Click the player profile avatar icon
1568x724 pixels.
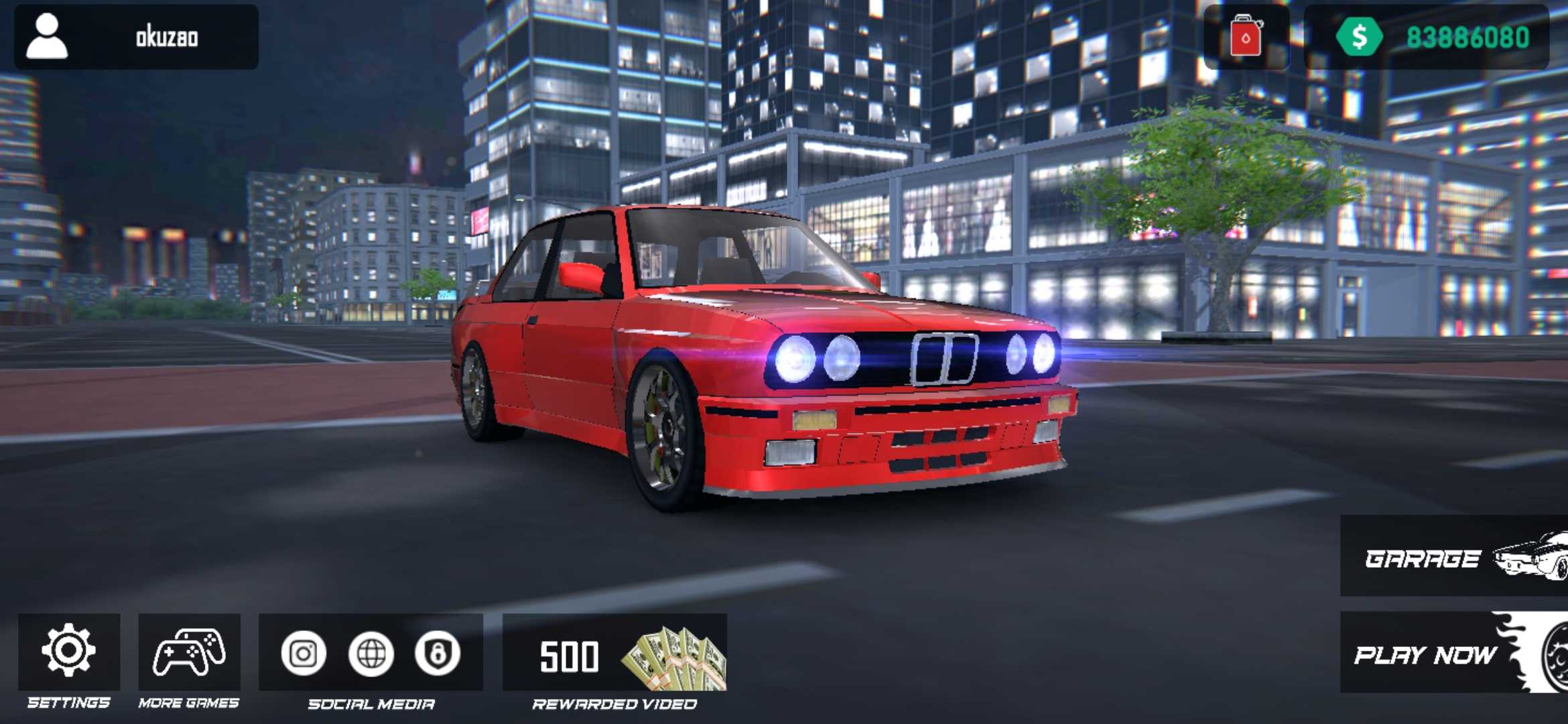click(47, 38)
